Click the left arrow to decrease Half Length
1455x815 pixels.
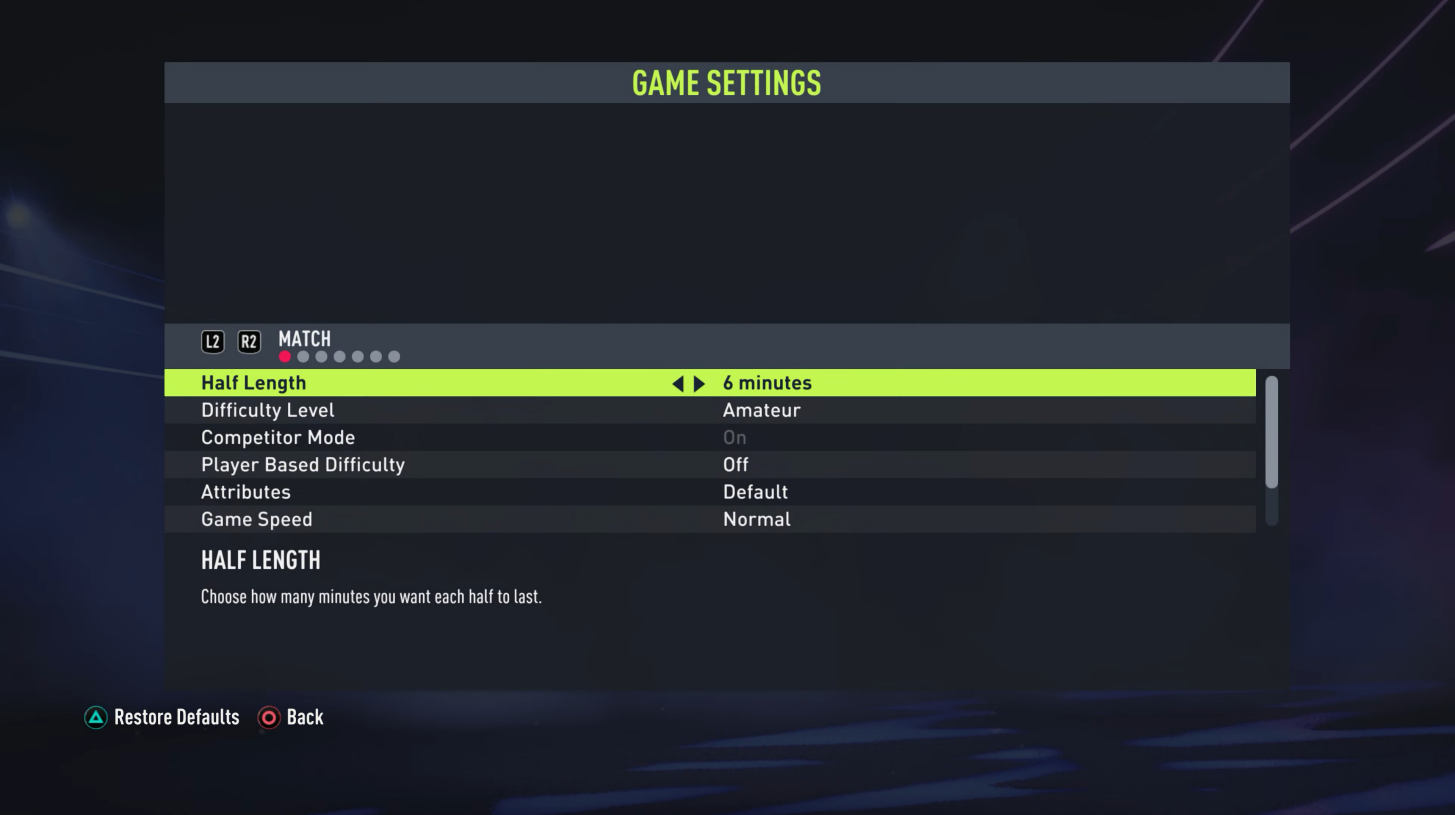pyautogui.click(x=677, y=382)
